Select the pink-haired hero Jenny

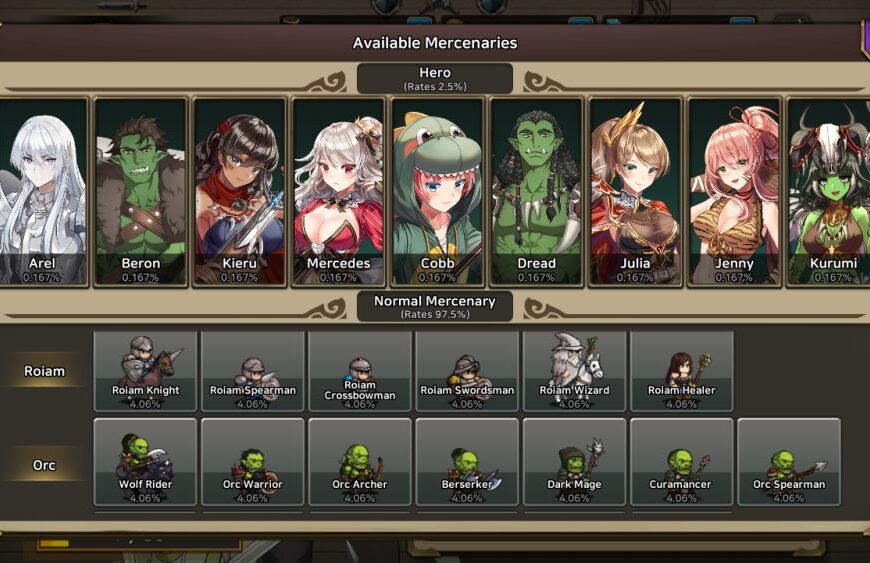pyautogui.click(x=734, y=191)
